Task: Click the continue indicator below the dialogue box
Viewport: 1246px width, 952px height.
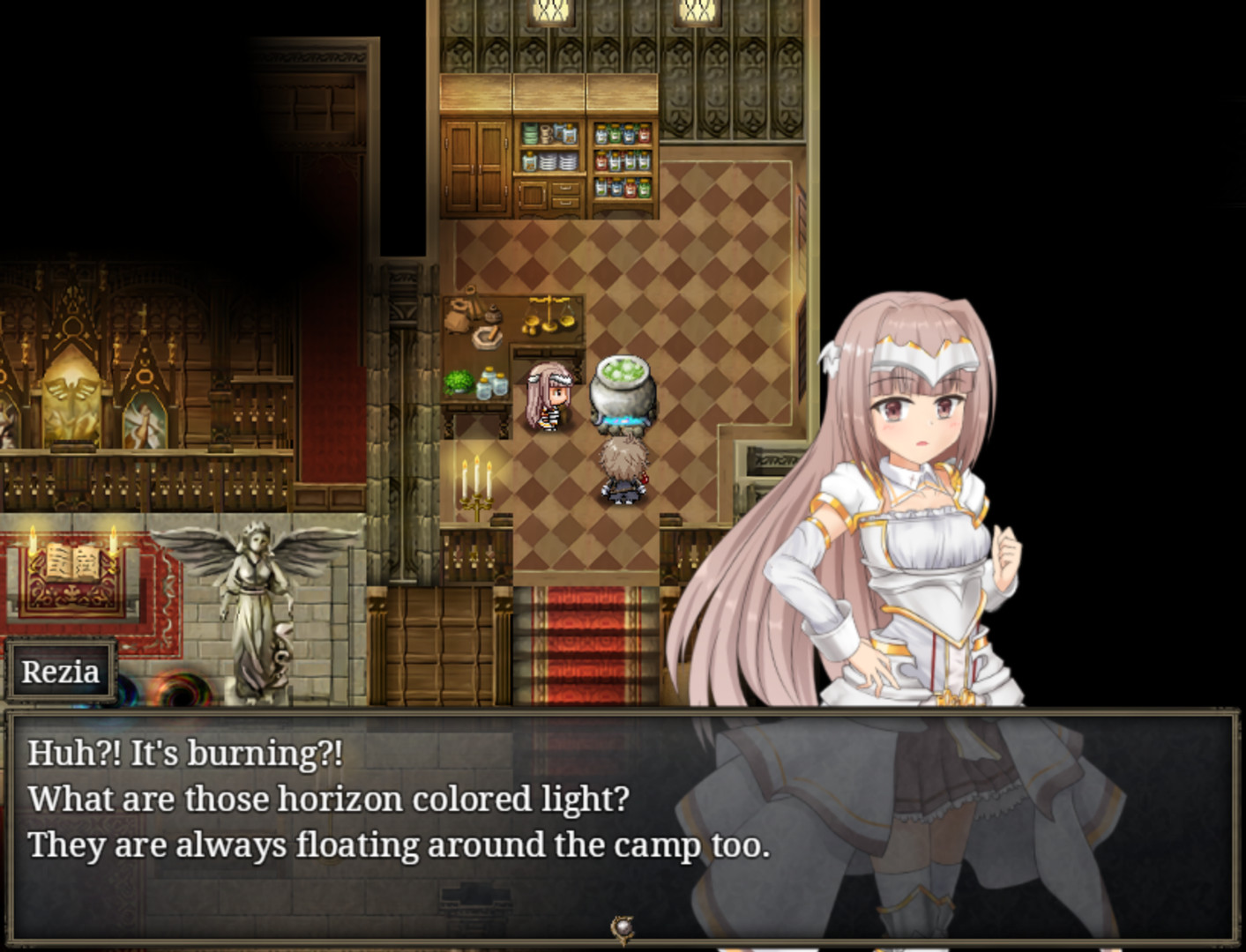Action: (623, 927)
